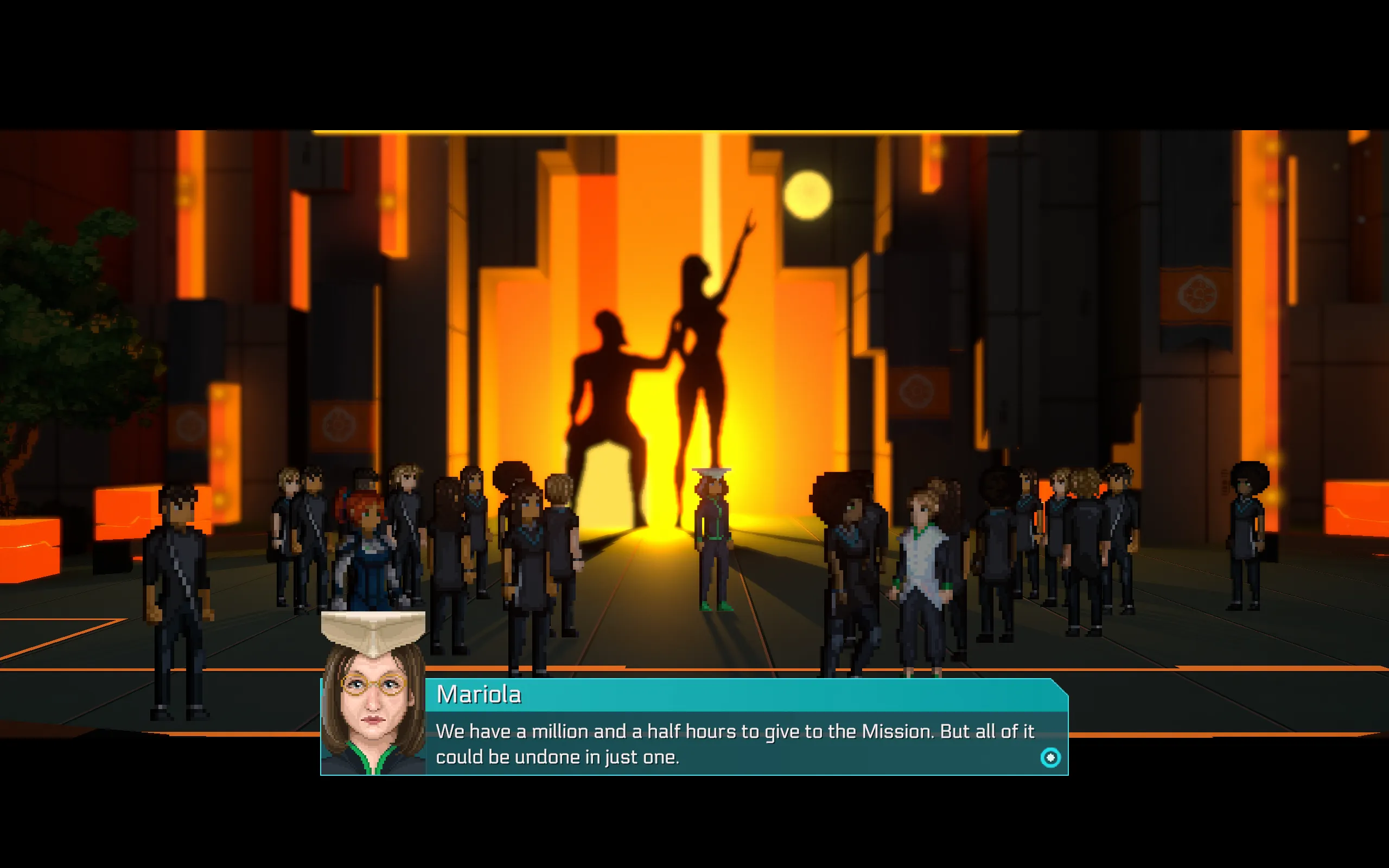The width and height of the screenshot is (1389, 868).
Task: Advance dialogue with the circular continue indicator
Action: (x=1050, y=758)
